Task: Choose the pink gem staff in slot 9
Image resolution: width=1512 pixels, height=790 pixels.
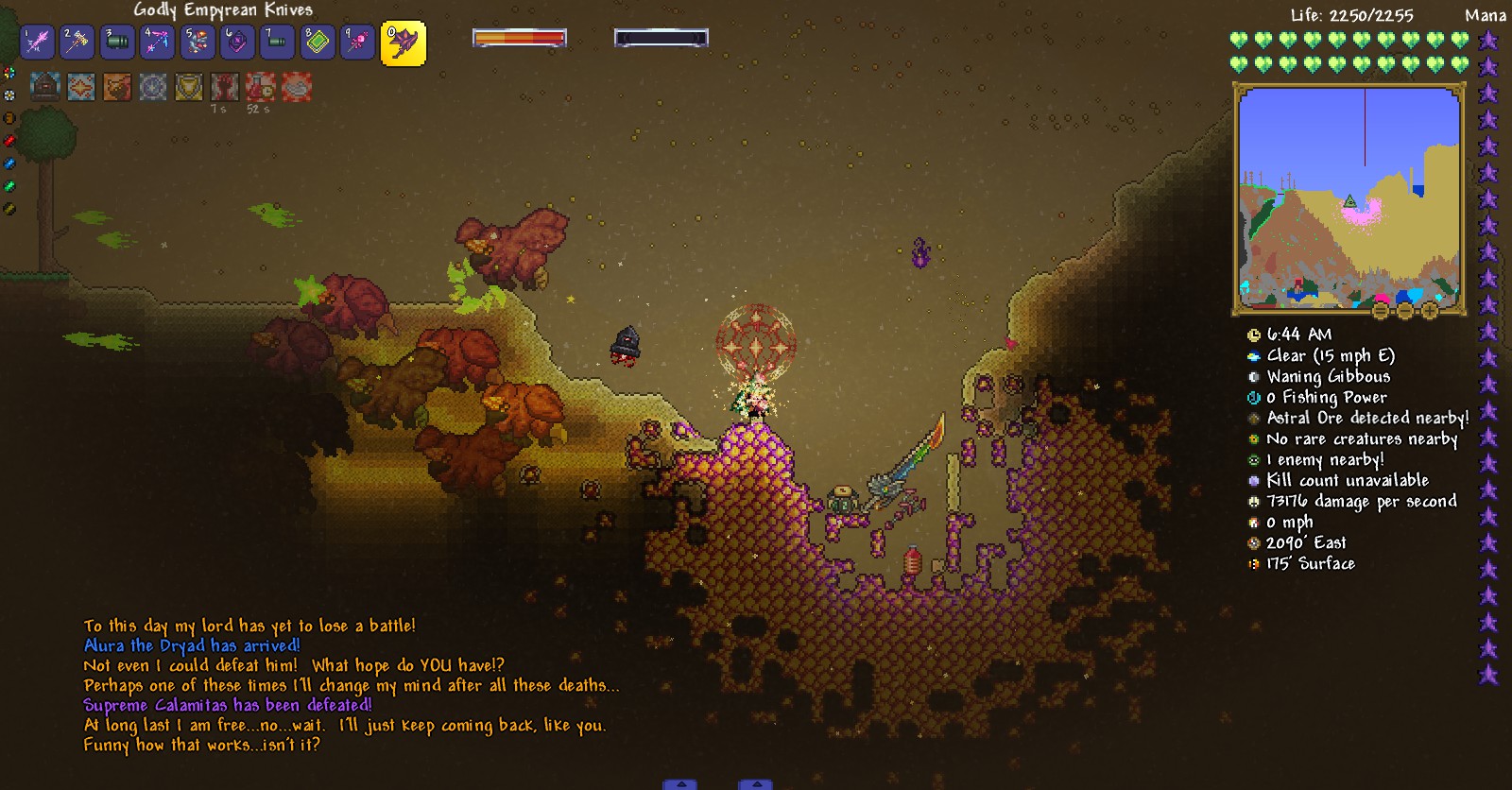Action: [357, 43]
